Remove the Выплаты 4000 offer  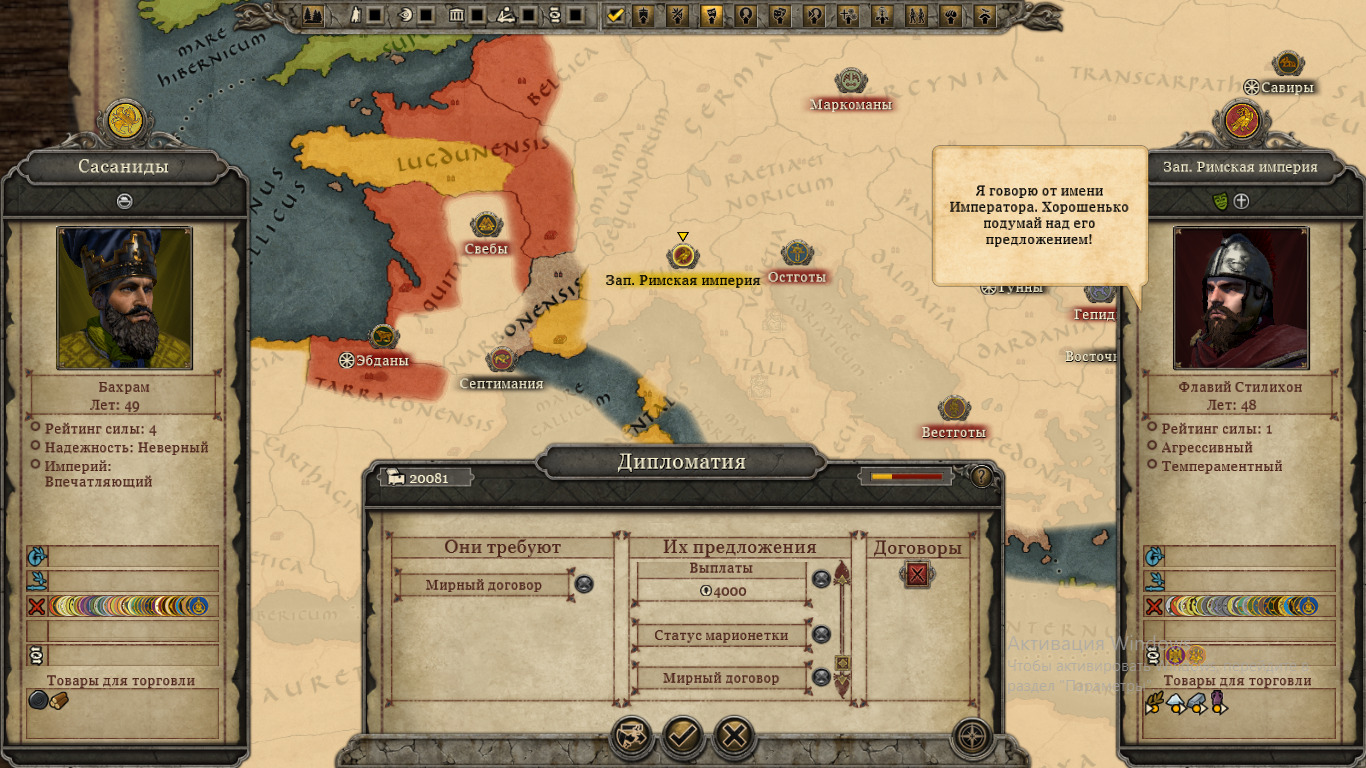pyautogui.click(x=821, y=579)
